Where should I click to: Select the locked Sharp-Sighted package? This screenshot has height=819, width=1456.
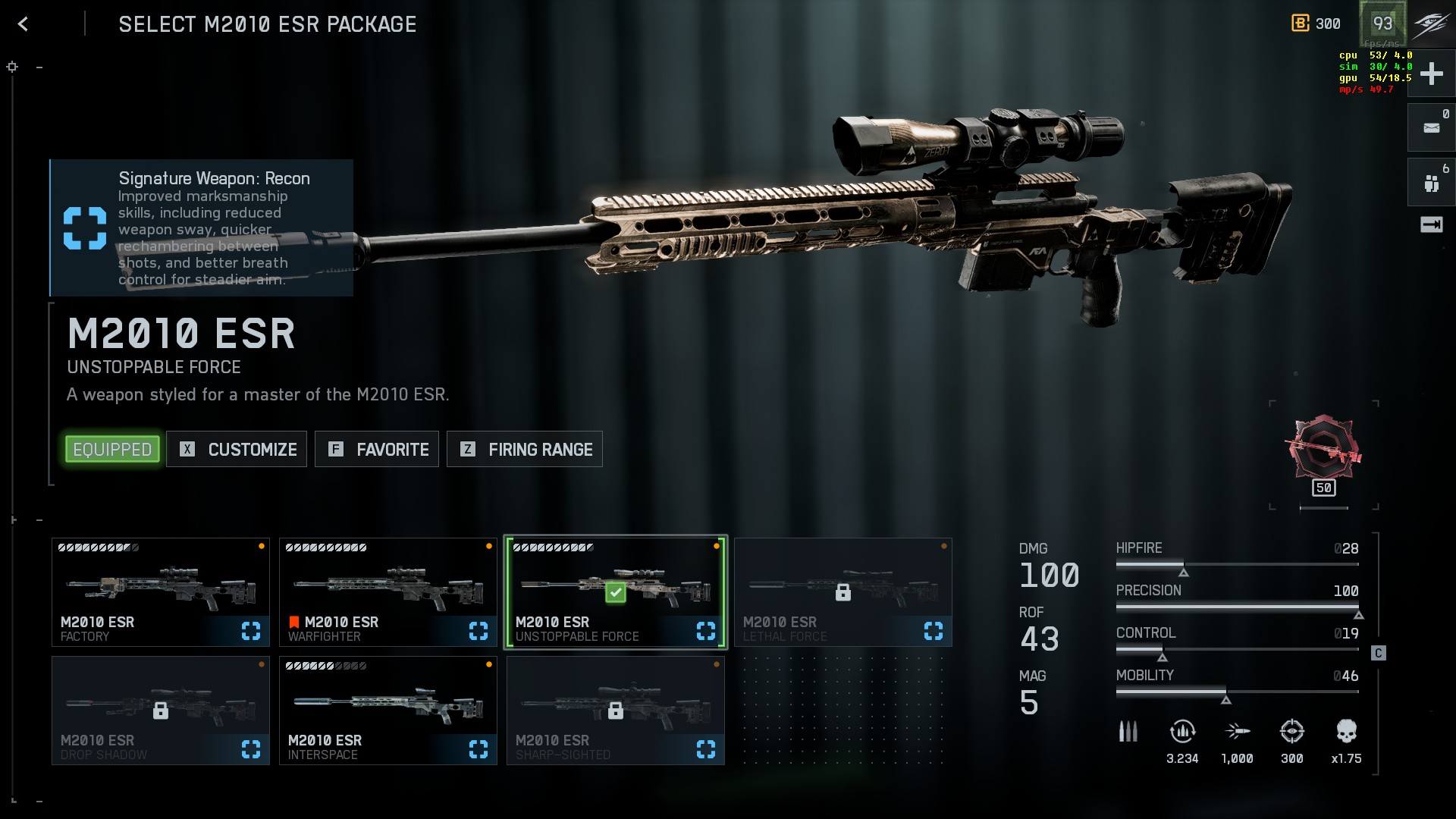616,711
